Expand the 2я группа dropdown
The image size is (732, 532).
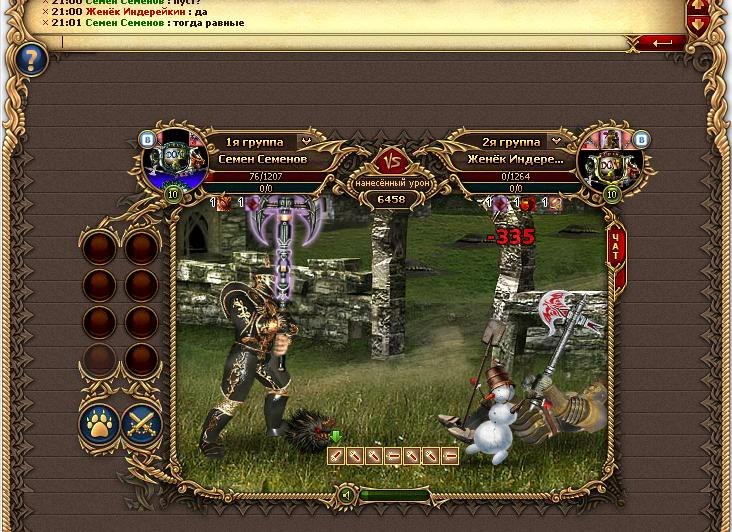[x=556, y=142]
